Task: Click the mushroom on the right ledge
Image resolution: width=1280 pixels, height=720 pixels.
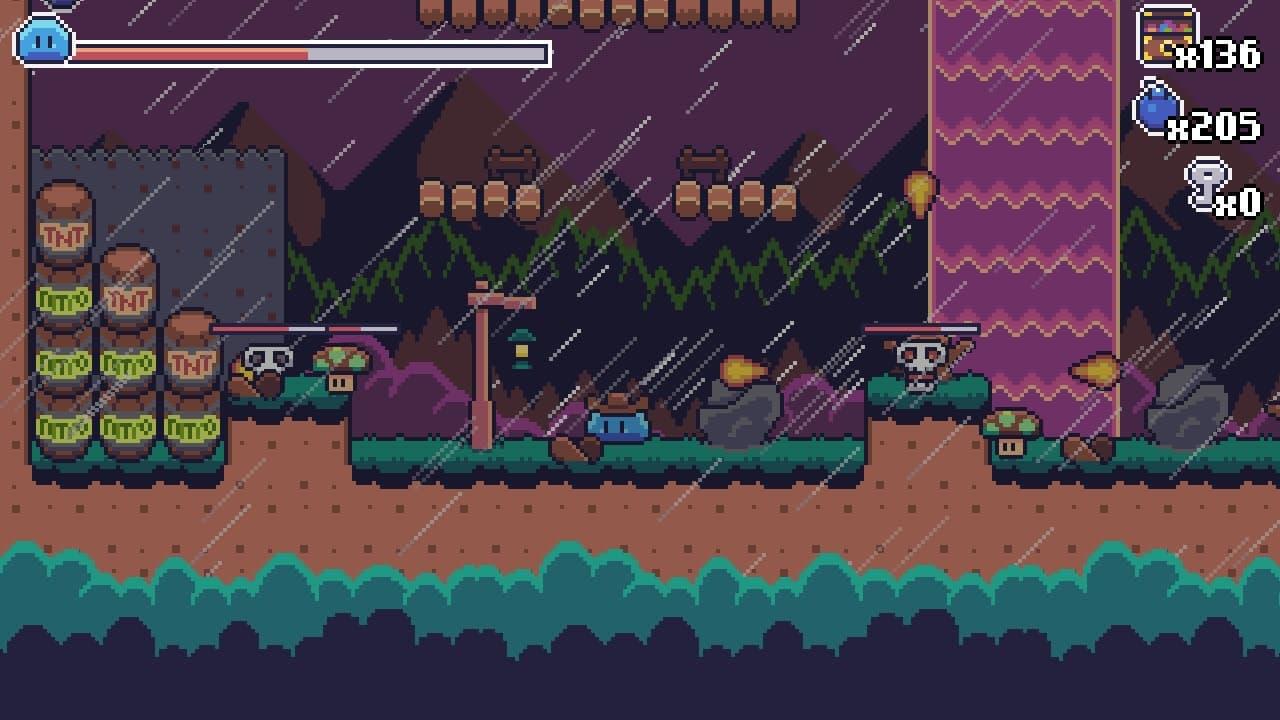Action: [x=1010, y=425]
